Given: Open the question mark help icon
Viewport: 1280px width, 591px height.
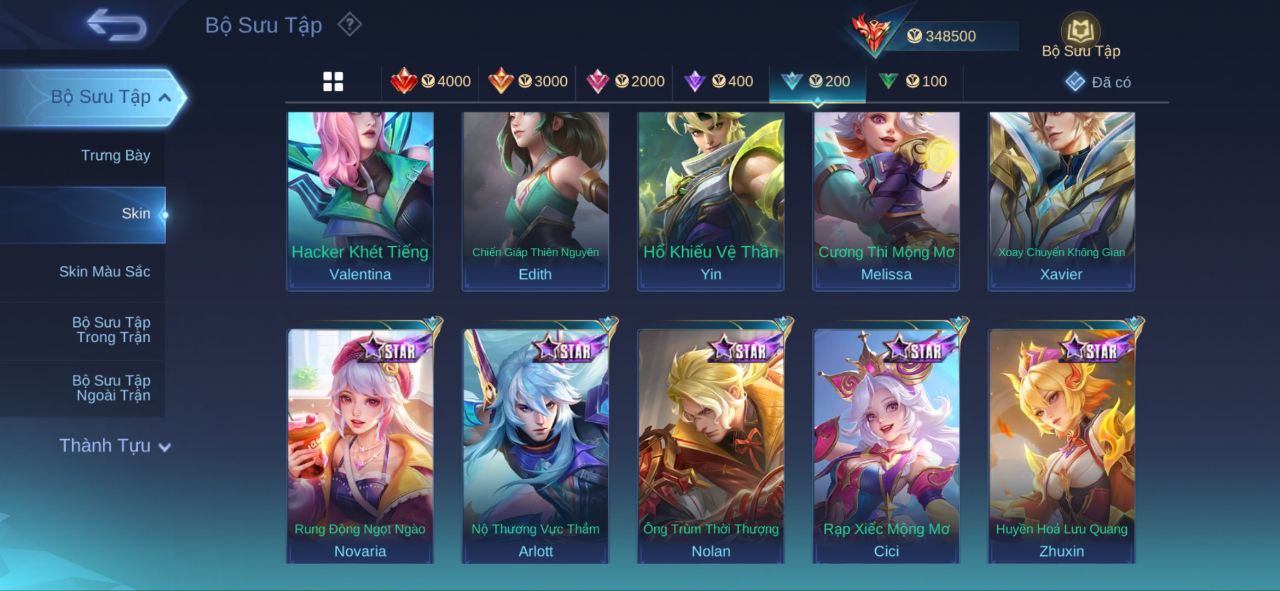Looking at the screenshot, I should pos(349,24).
